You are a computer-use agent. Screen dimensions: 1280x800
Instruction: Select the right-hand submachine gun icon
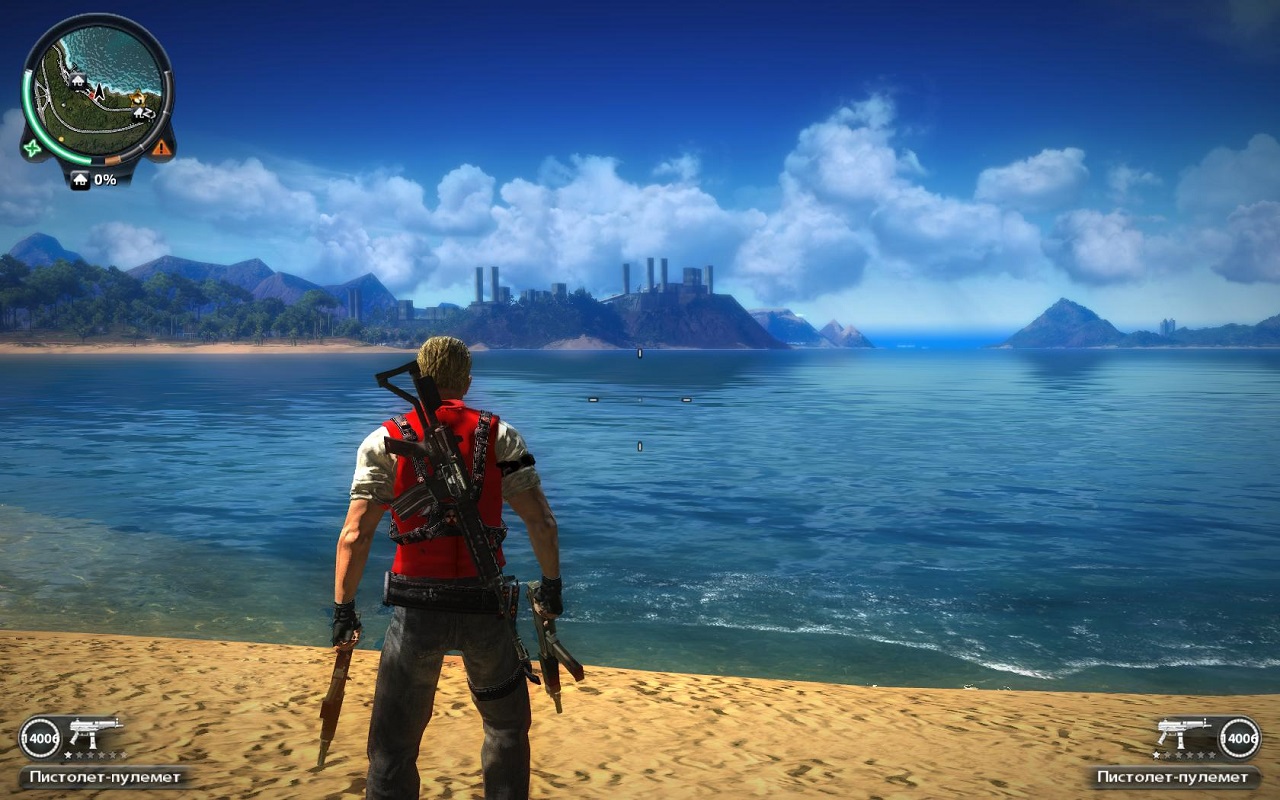1184,731
